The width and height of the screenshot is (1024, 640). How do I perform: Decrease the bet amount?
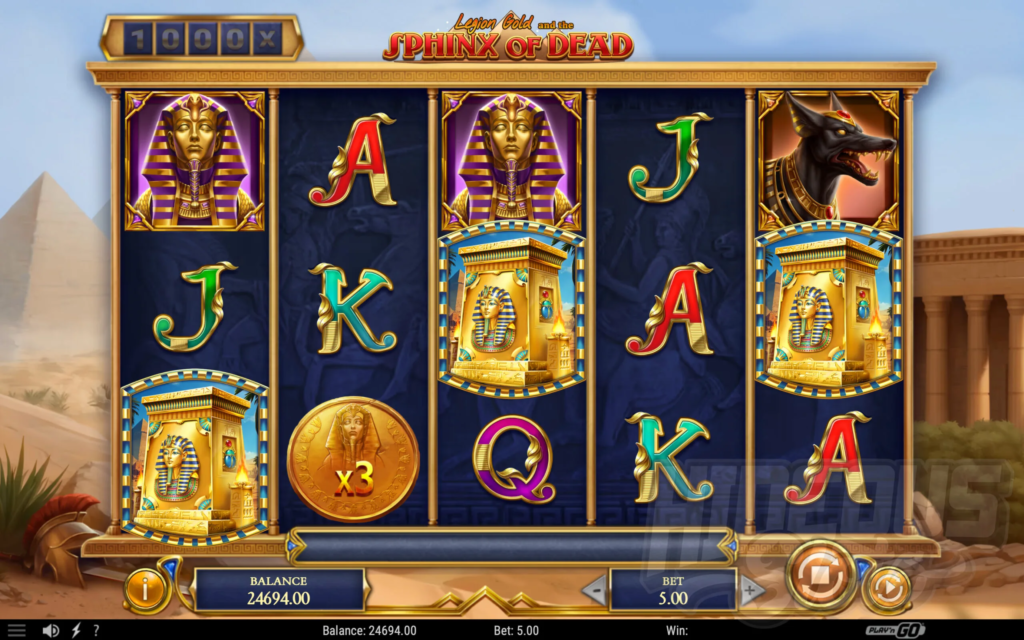[x=594, y=591]
